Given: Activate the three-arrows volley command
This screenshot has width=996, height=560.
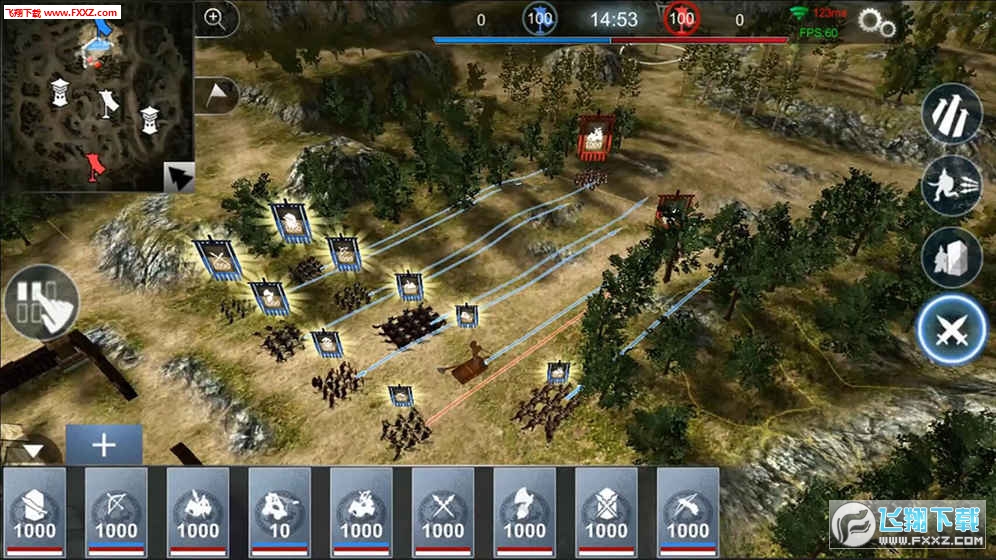Looking at the screenshot, I should [951, 114].
